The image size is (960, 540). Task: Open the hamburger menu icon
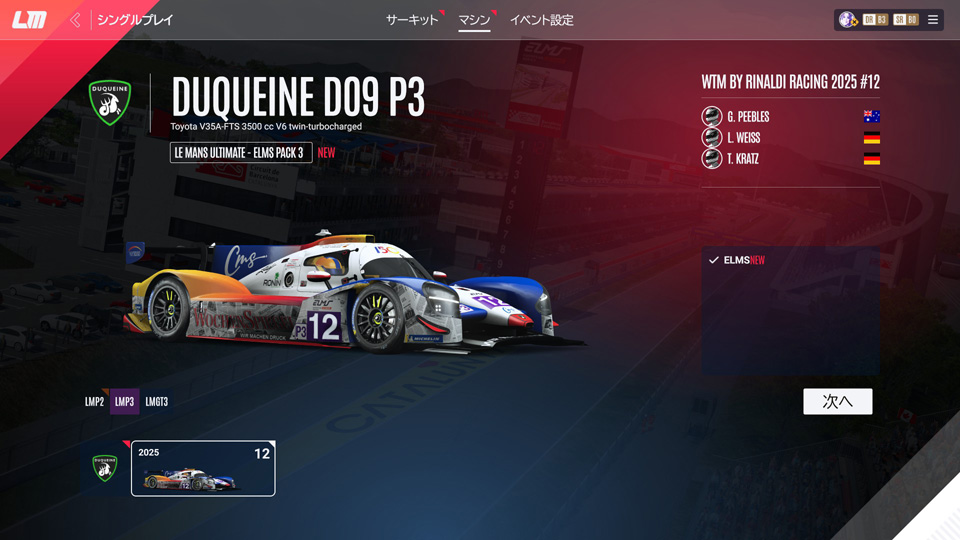(x=933, y=20)
